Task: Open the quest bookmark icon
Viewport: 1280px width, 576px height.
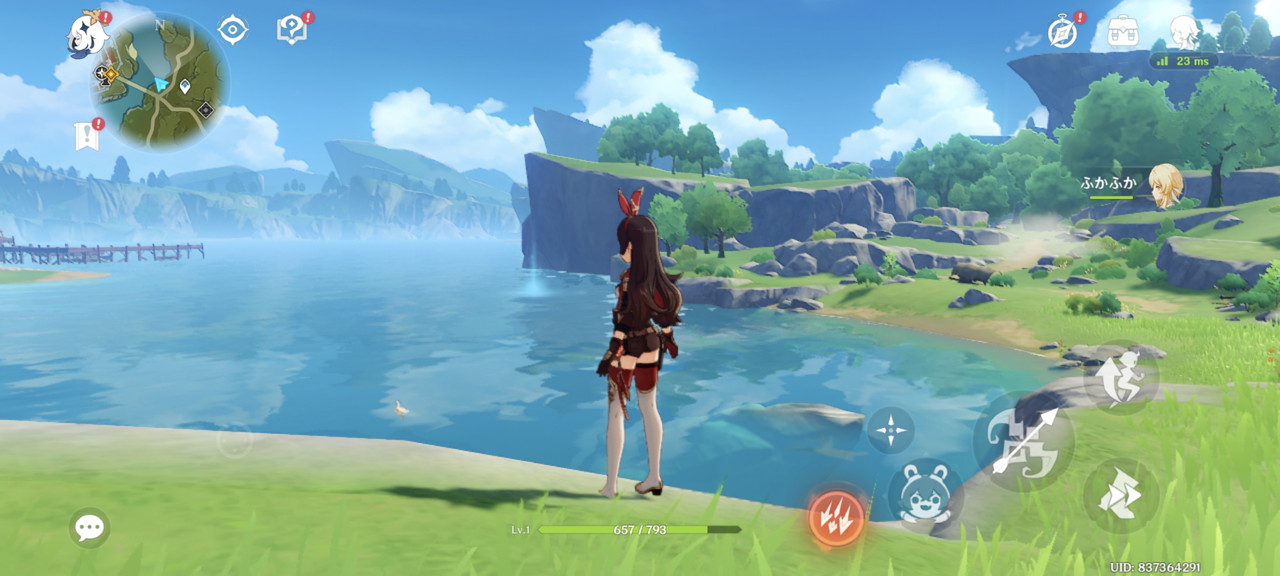Action: pyautogui.click(x=88, y=135)
